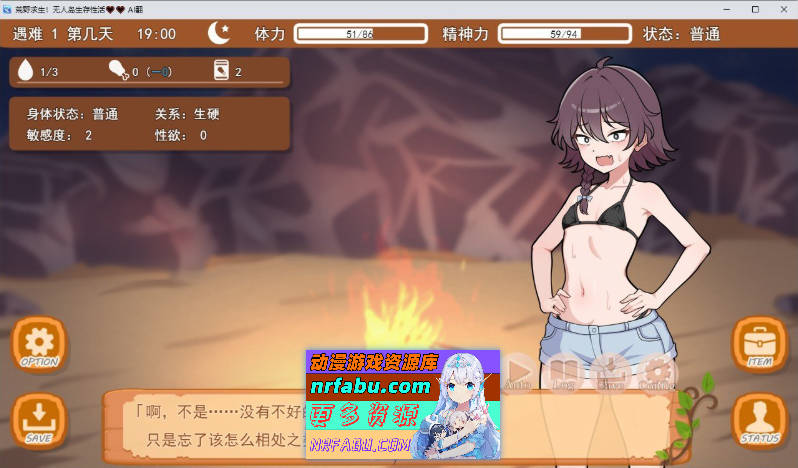Open the ITEM briefcase inventory
The height and width of the screenshot is (468, 798).
click(x=759, y=344)
